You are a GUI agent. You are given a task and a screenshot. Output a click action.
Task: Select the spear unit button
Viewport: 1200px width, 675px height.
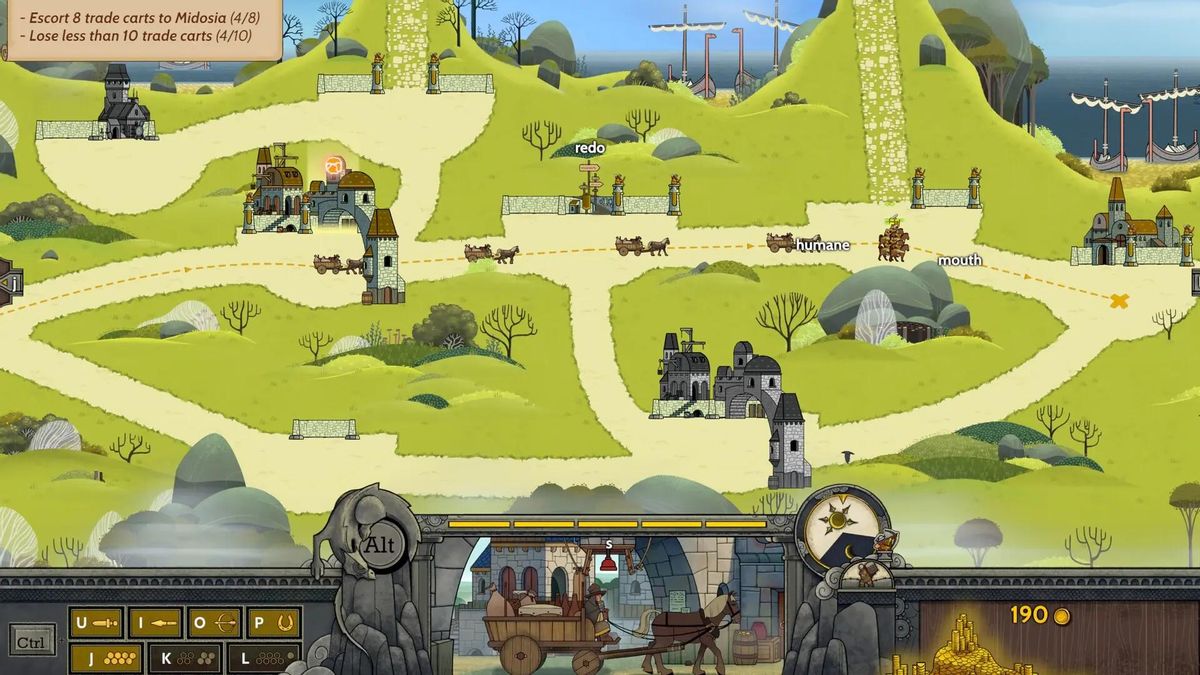[155, 623]
